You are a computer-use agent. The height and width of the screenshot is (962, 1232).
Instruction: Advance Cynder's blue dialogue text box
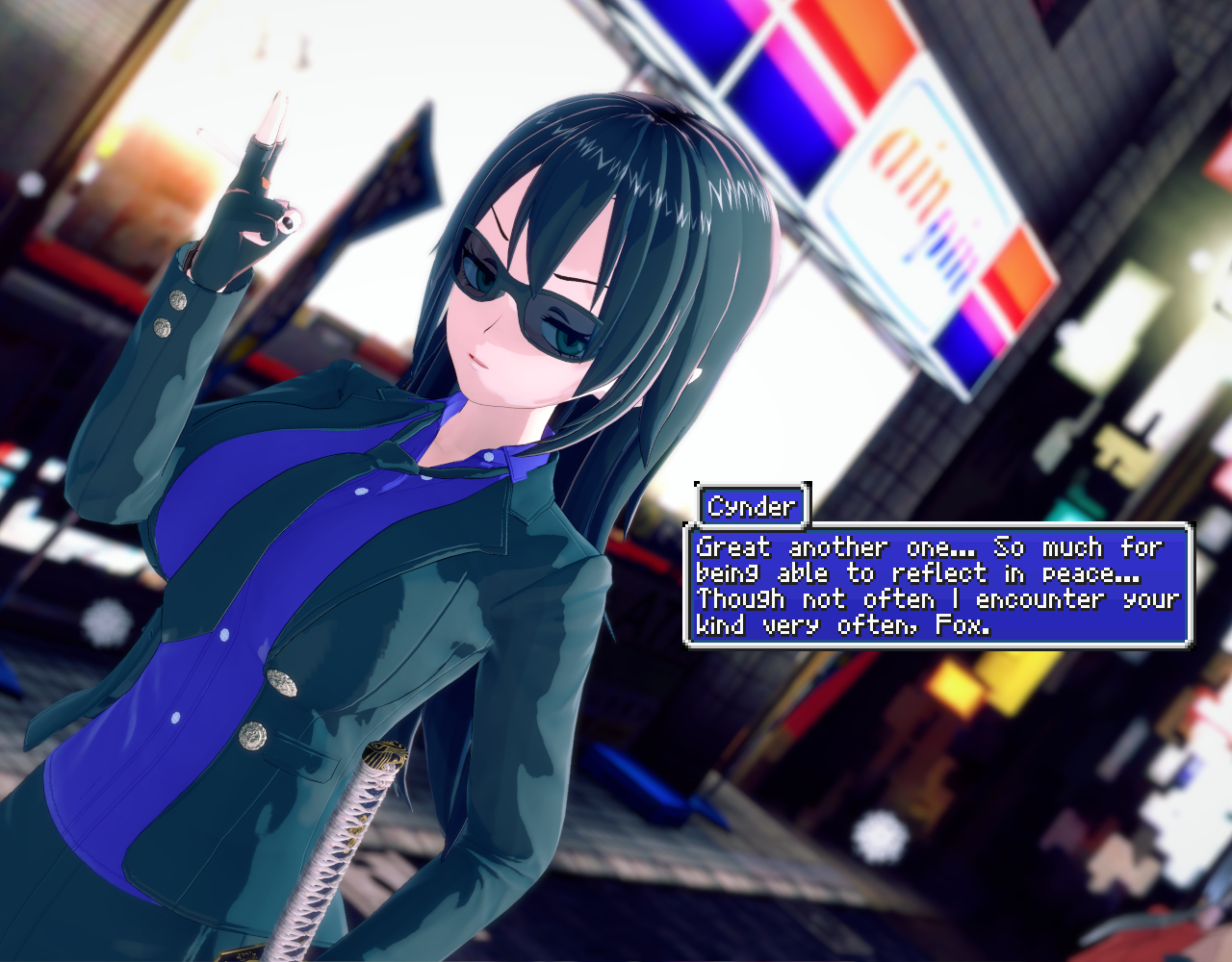937,586
